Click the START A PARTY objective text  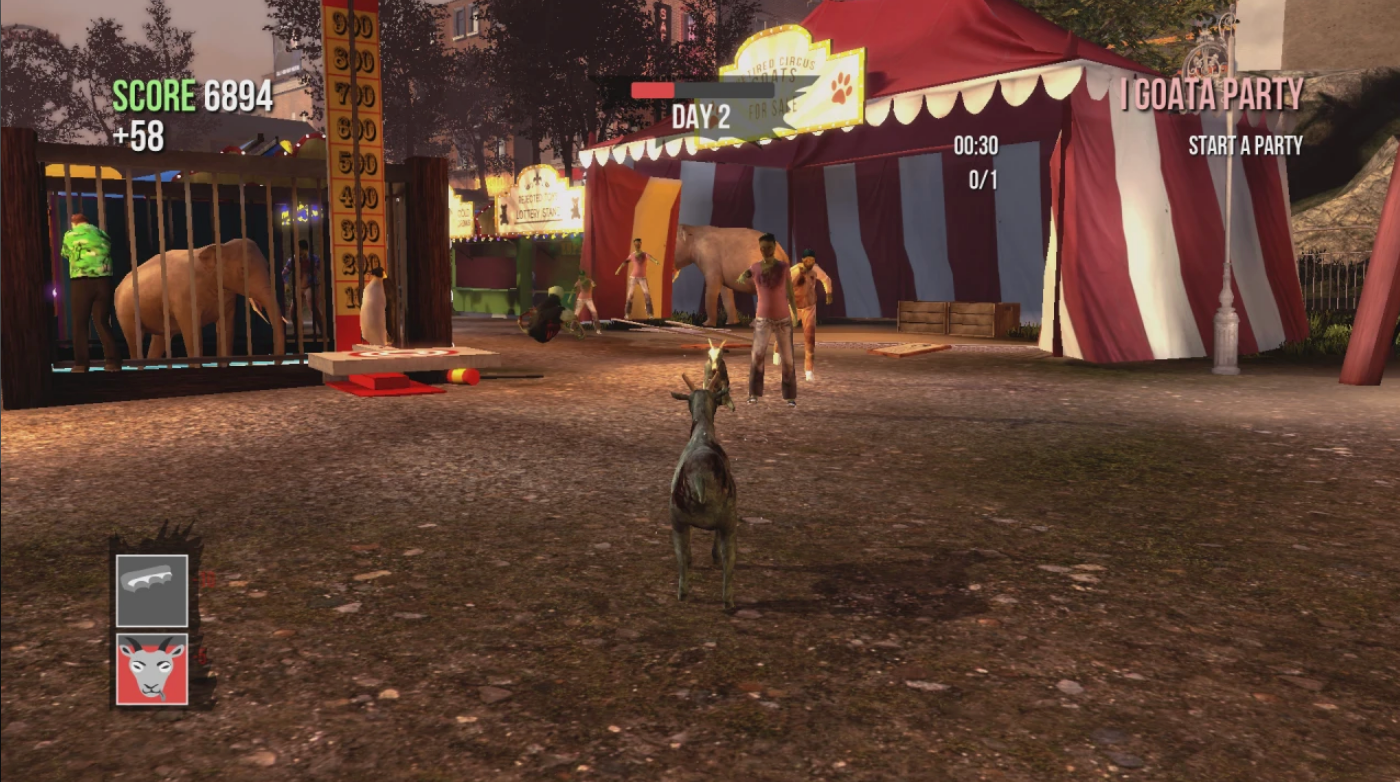[1243, 143]
